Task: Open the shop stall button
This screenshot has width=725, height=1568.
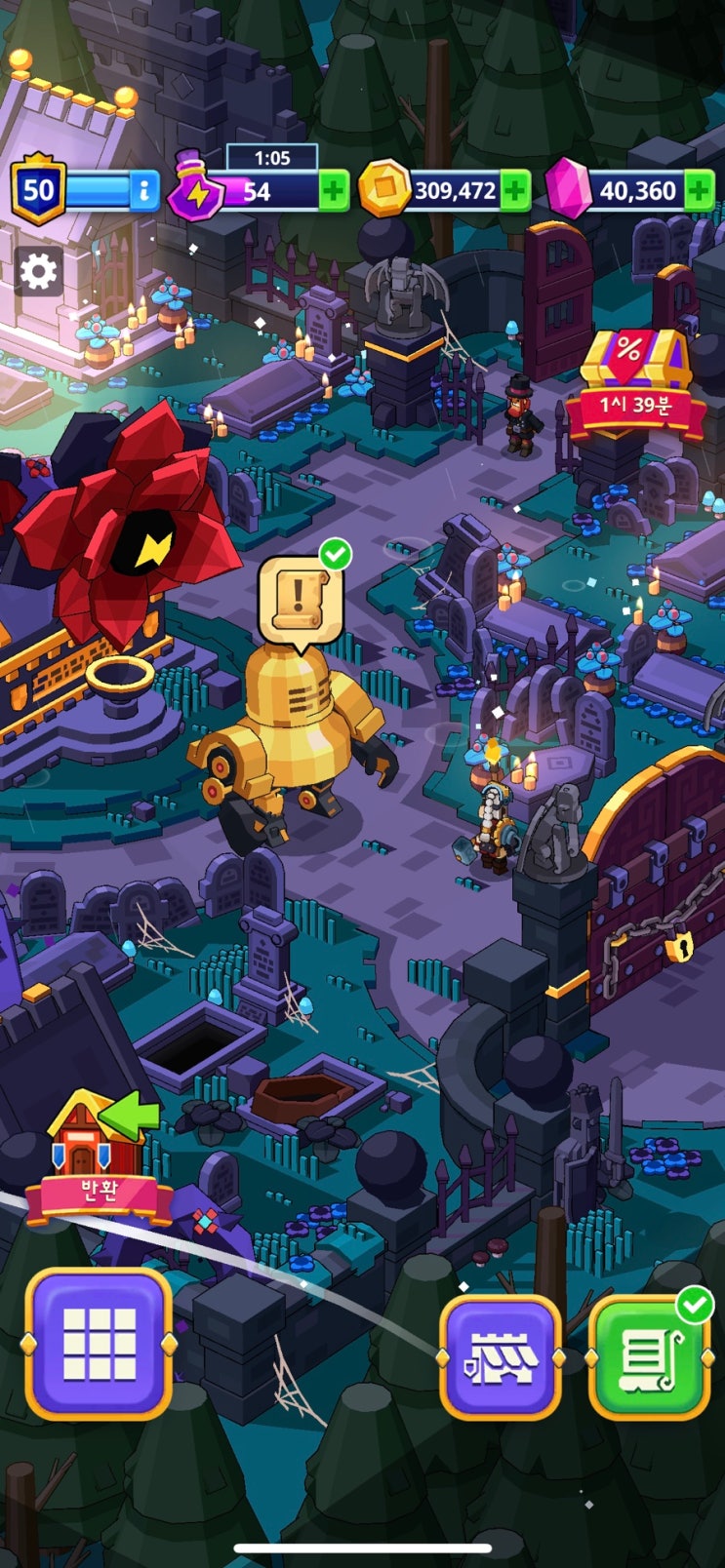Action: coord(501,1356)
